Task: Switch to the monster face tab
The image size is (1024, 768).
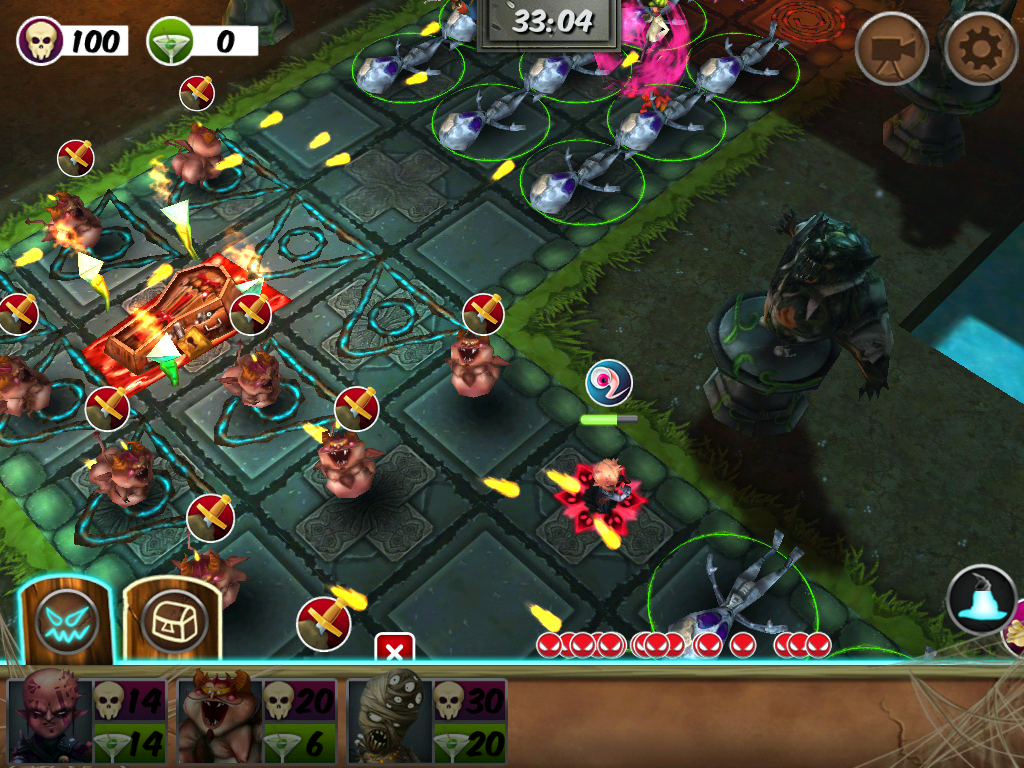Action: pyautogui.click(x=67, y=621)
